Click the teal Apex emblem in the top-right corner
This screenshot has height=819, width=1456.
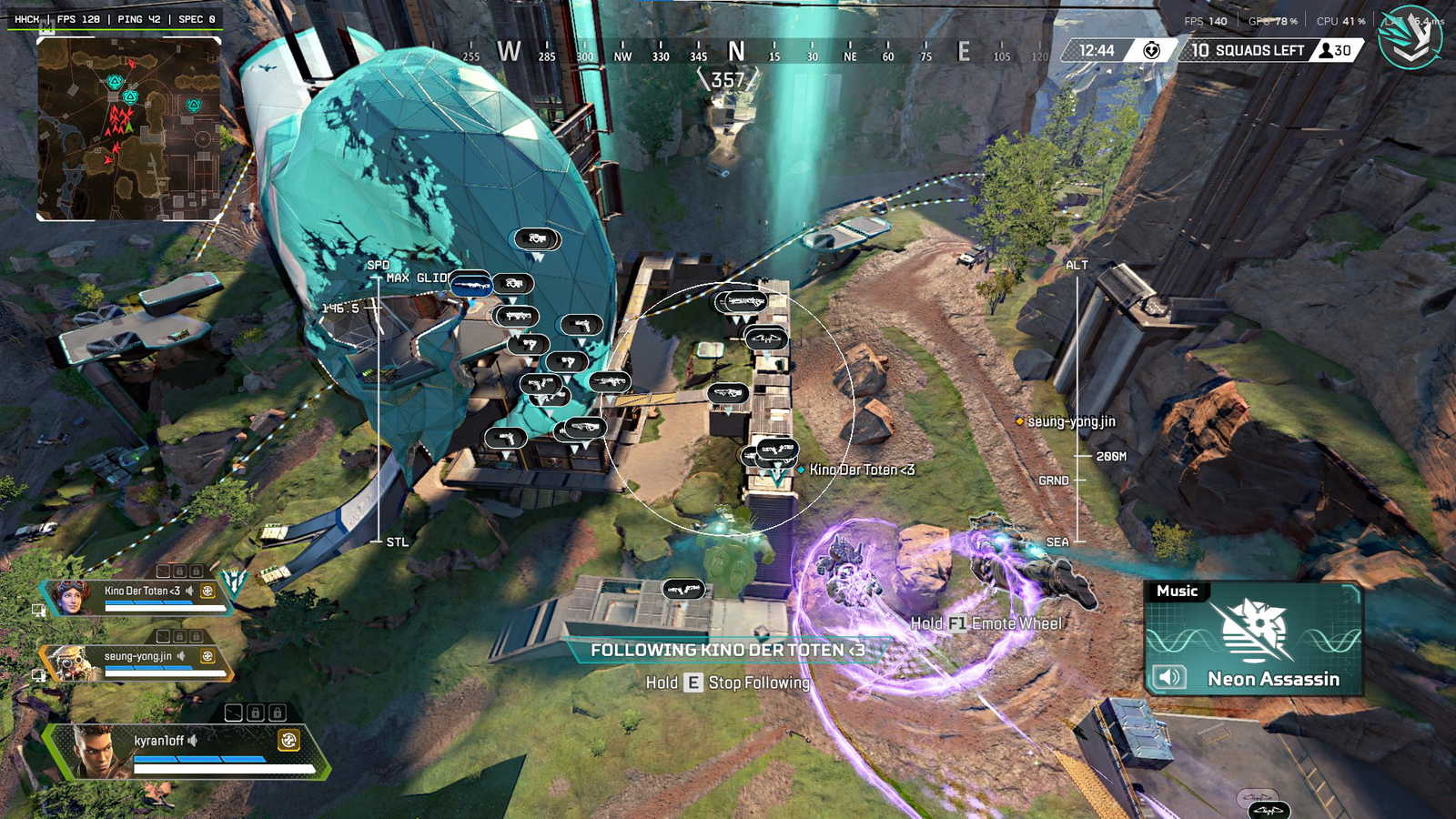coord(1409,38)
